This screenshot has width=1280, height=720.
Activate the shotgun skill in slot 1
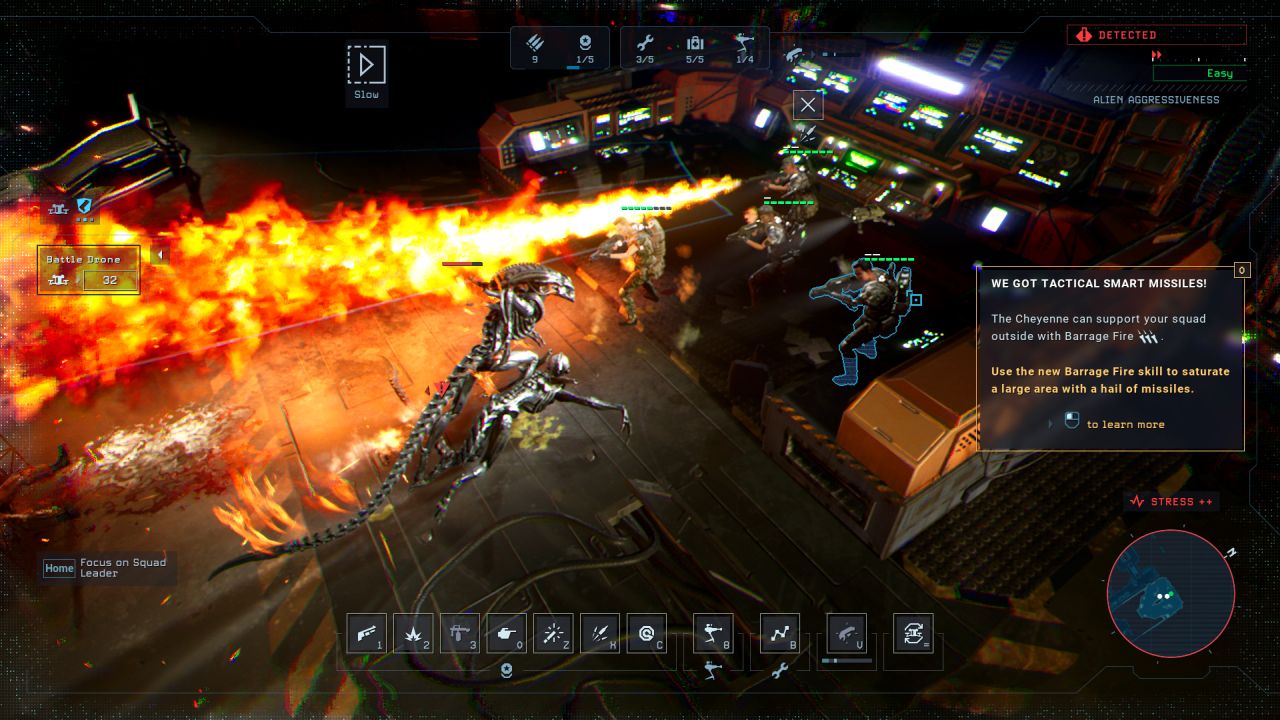coord(366,633)
